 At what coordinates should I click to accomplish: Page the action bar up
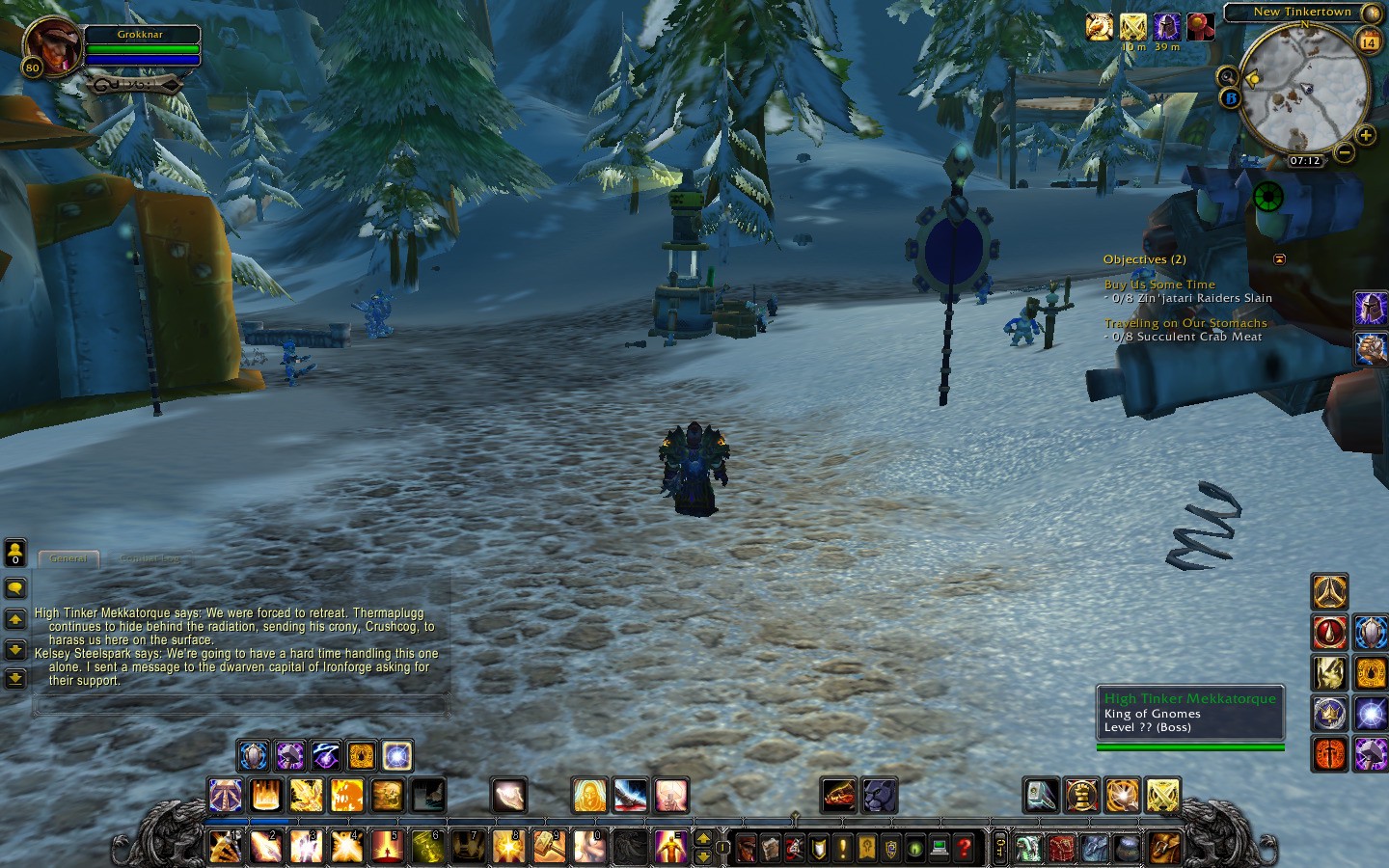(x=703, y=837)
